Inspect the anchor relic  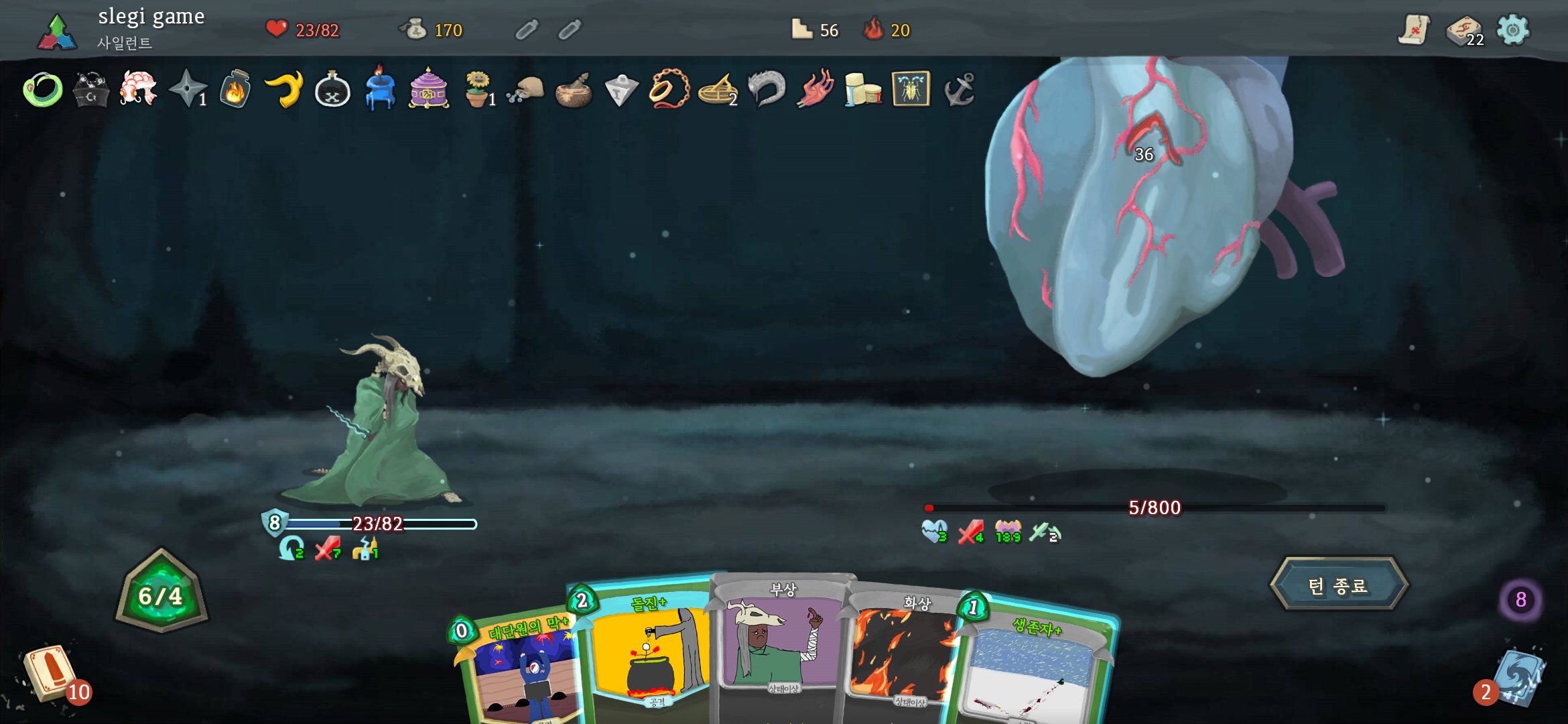tap(959, 89)
